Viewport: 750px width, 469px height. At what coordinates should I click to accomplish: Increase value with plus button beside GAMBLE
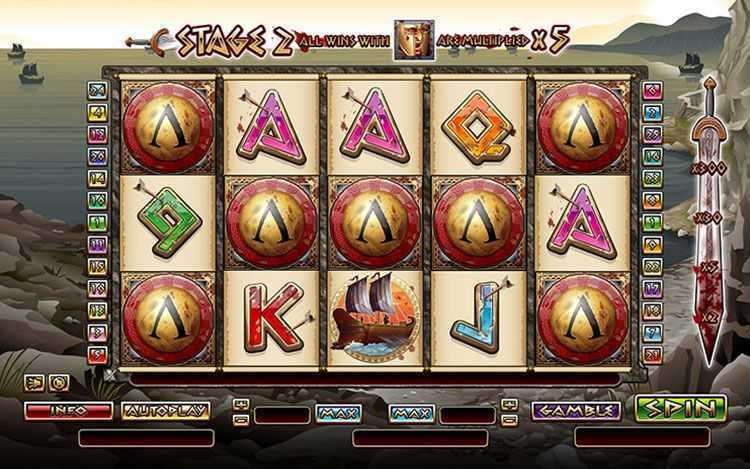click(509, 404)
